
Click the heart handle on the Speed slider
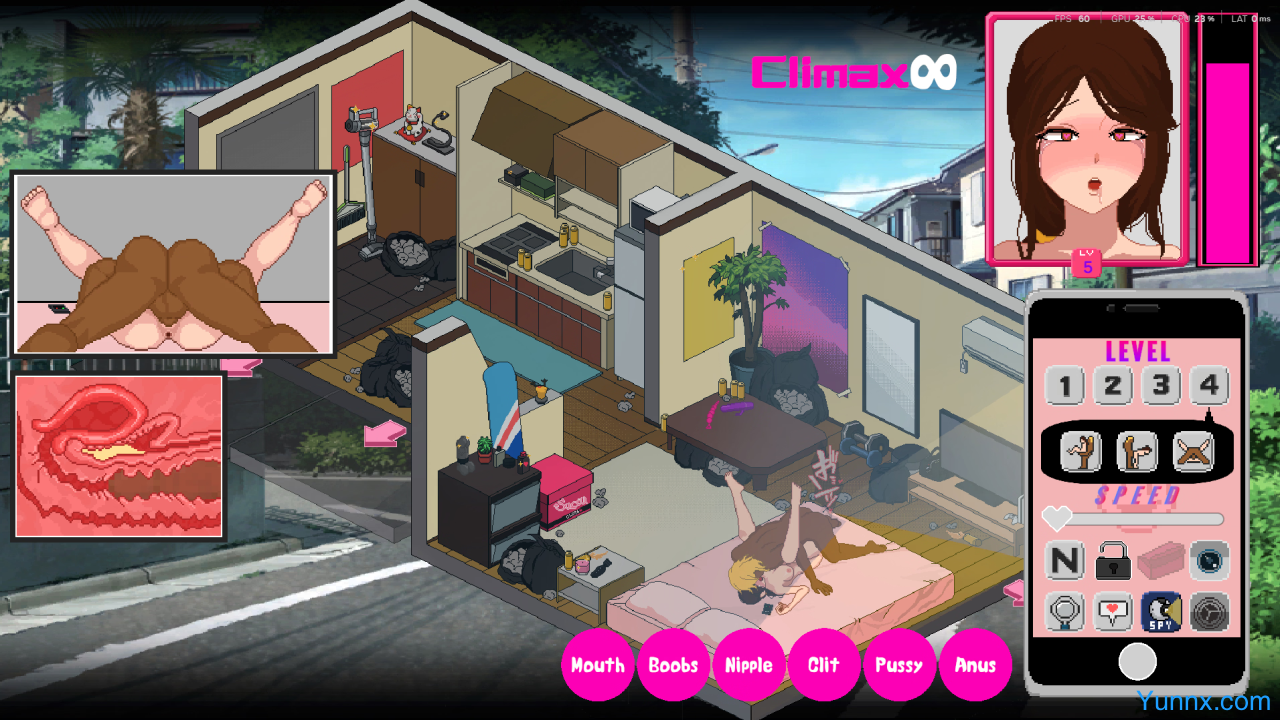click(1057, 518)
